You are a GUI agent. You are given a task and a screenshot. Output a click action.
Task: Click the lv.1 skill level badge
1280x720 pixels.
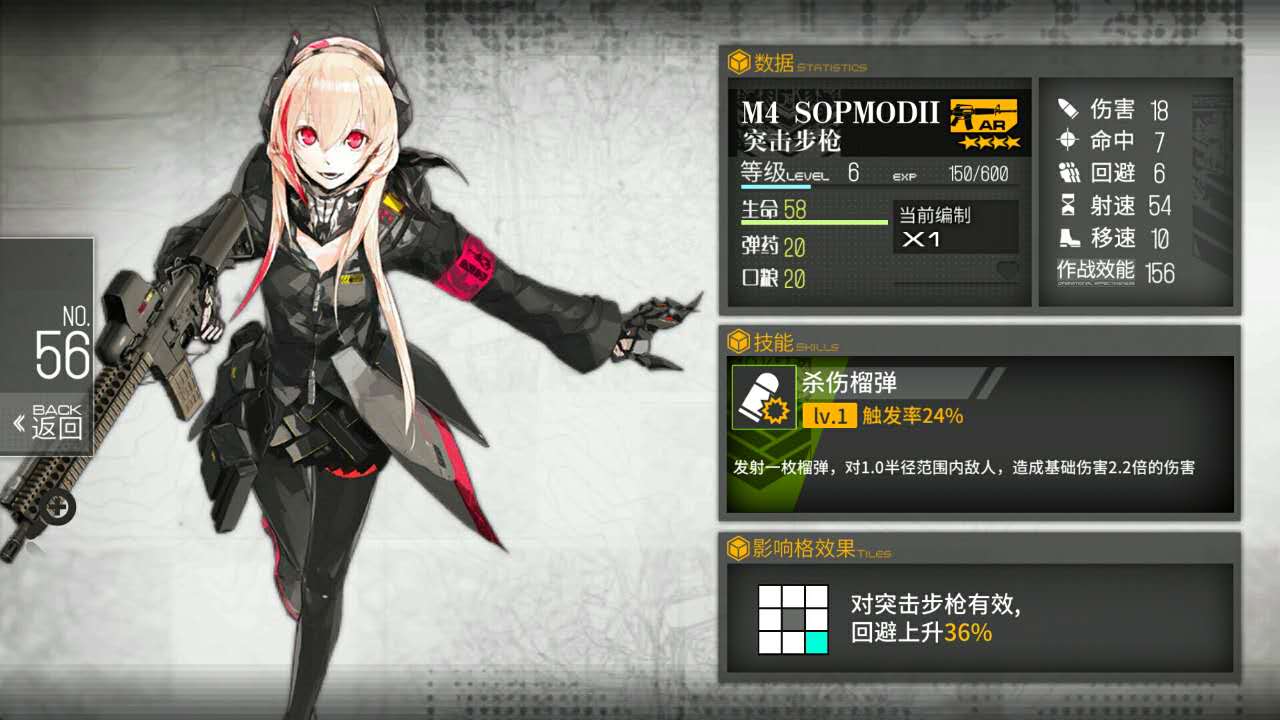coord(830,414)
